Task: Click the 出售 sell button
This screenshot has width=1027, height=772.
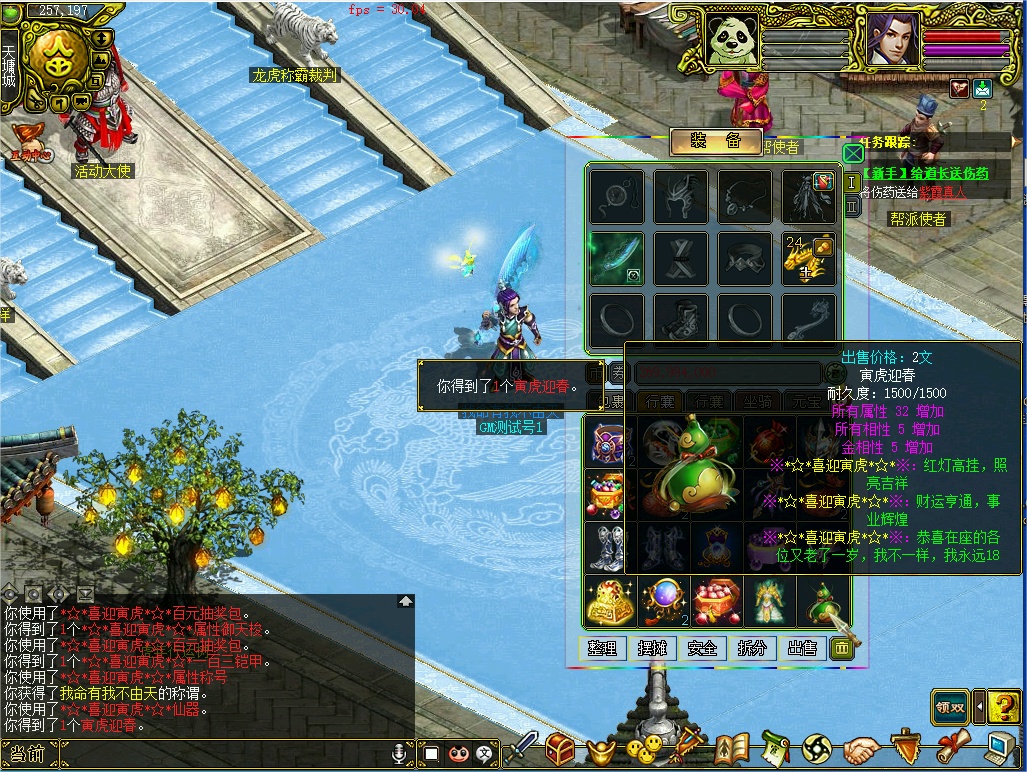Action: 802,648
